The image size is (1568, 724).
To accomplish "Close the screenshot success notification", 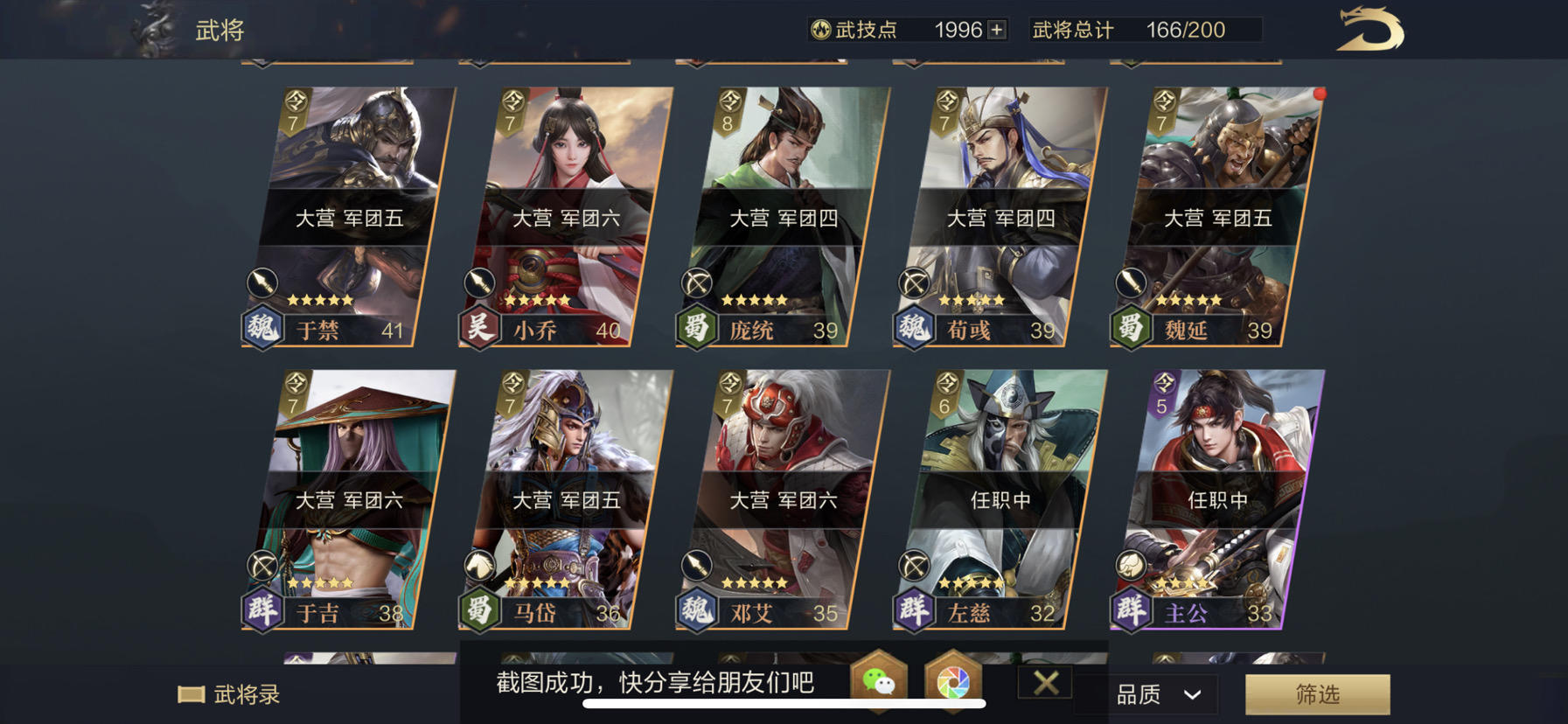I will coord(1044,683).
